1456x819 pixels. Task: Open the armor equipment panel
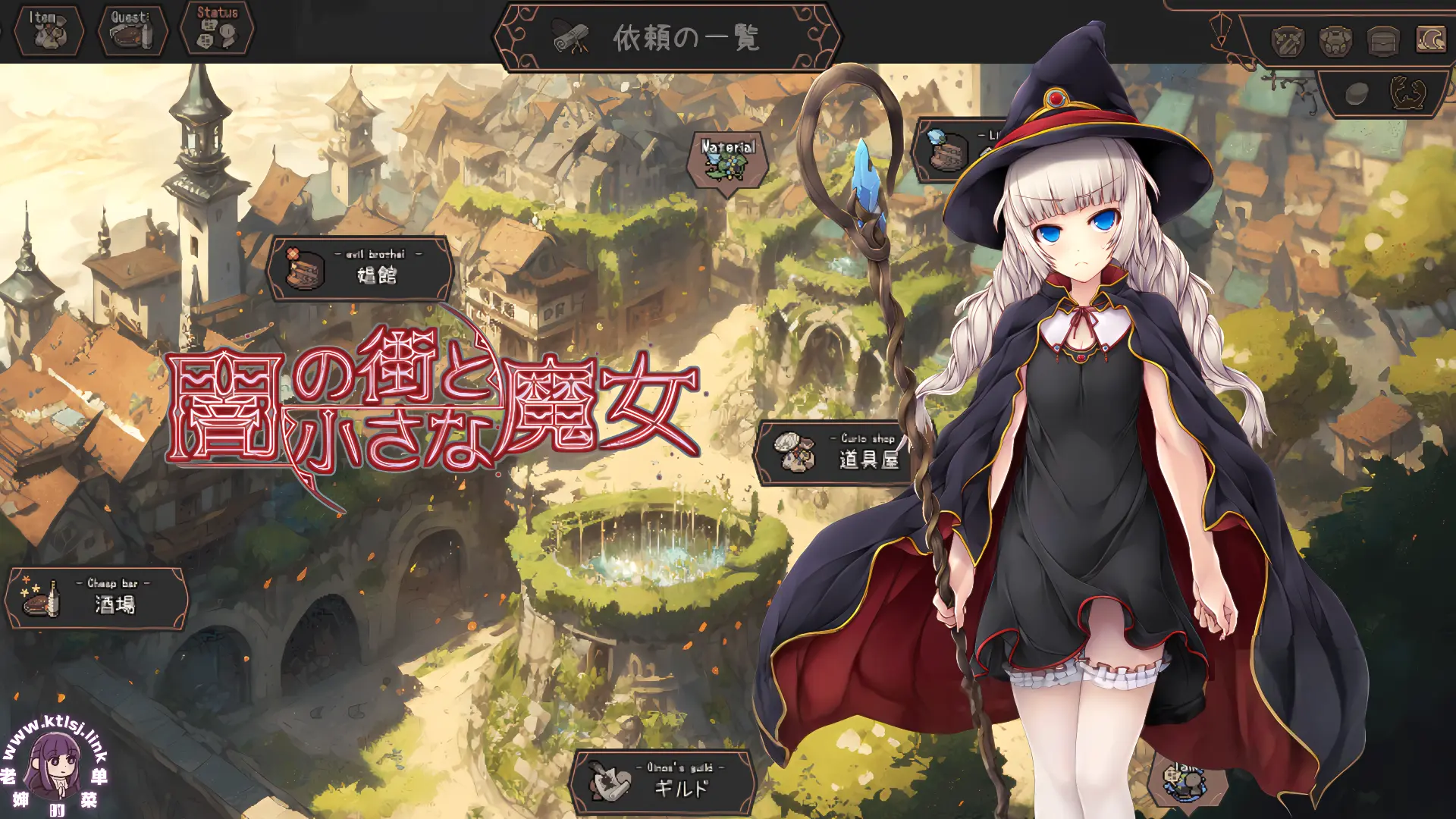(x=1335, y=42)
